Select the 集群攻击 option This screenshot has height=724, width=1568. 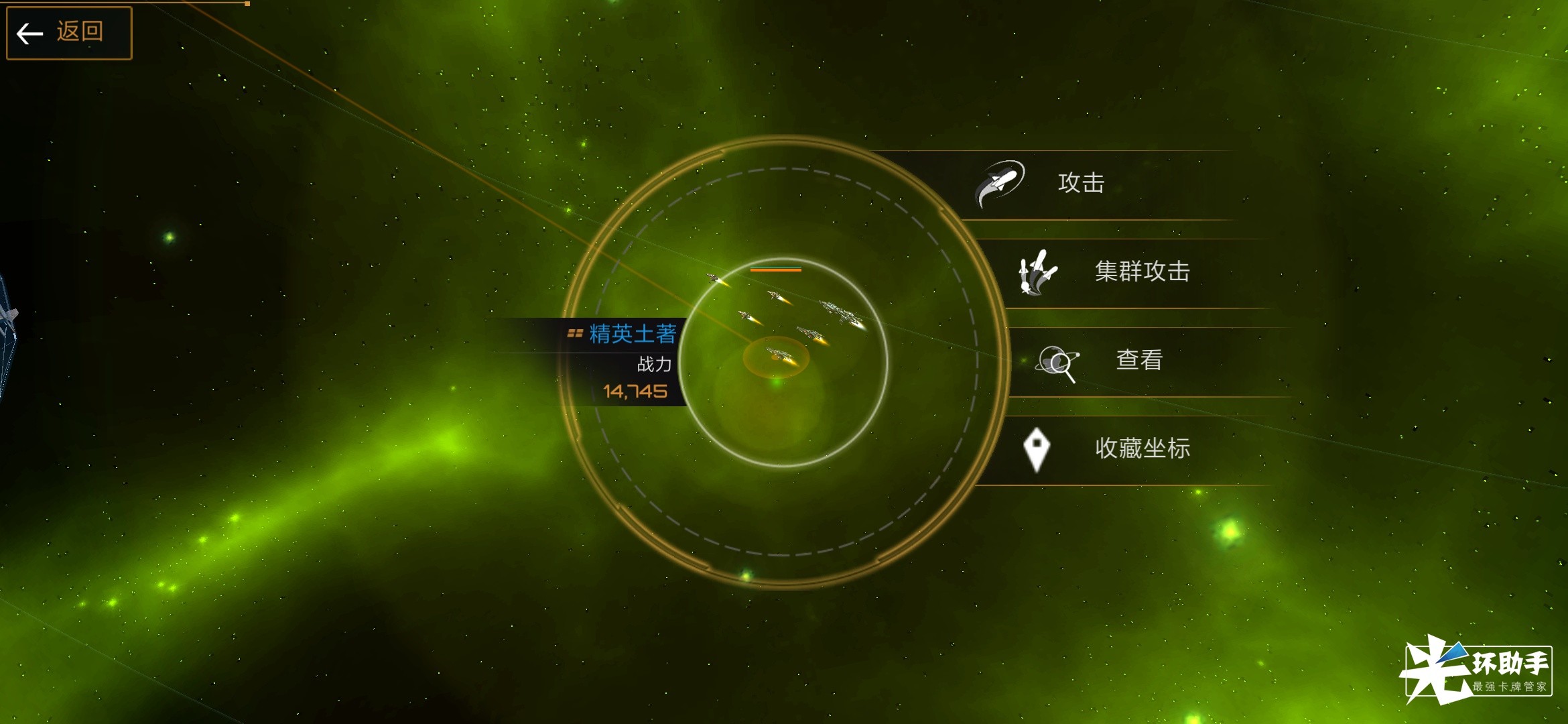[x=1141, y=271]
